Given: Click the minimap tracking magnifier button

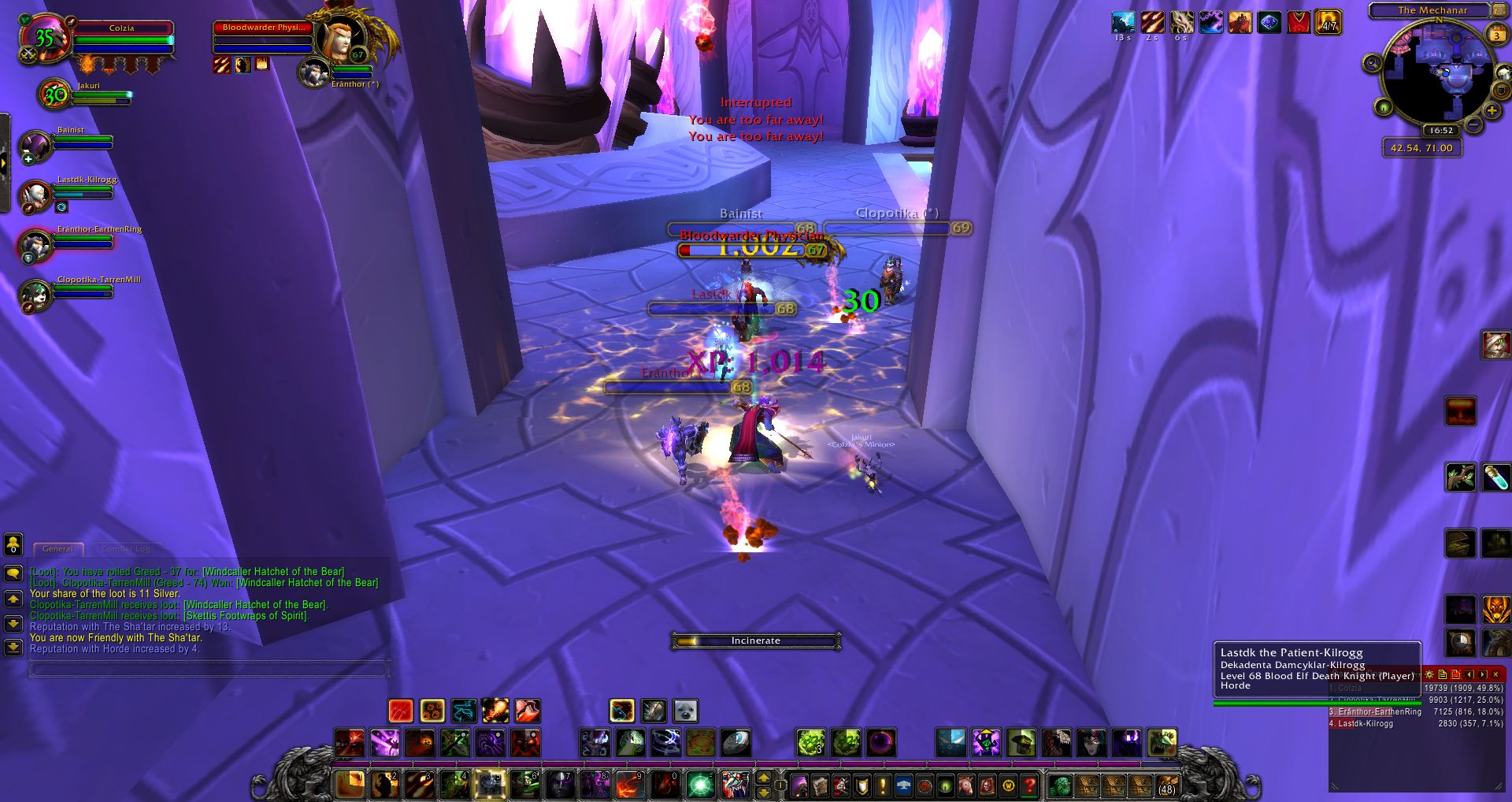Looking at the screenshot, I should coord(1373,63).
